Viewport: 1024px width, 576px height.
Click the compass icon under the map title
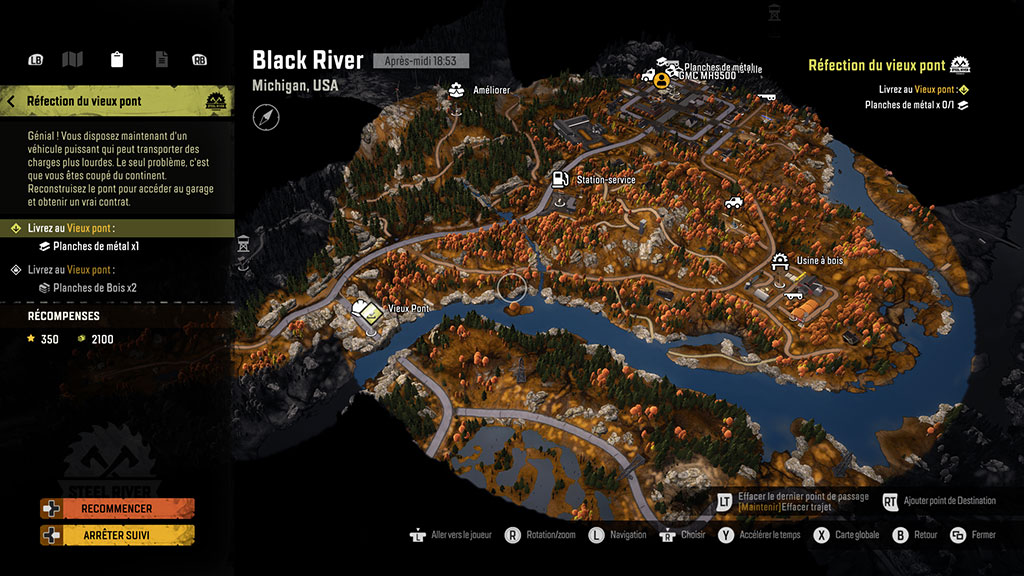tap(266, 118)
